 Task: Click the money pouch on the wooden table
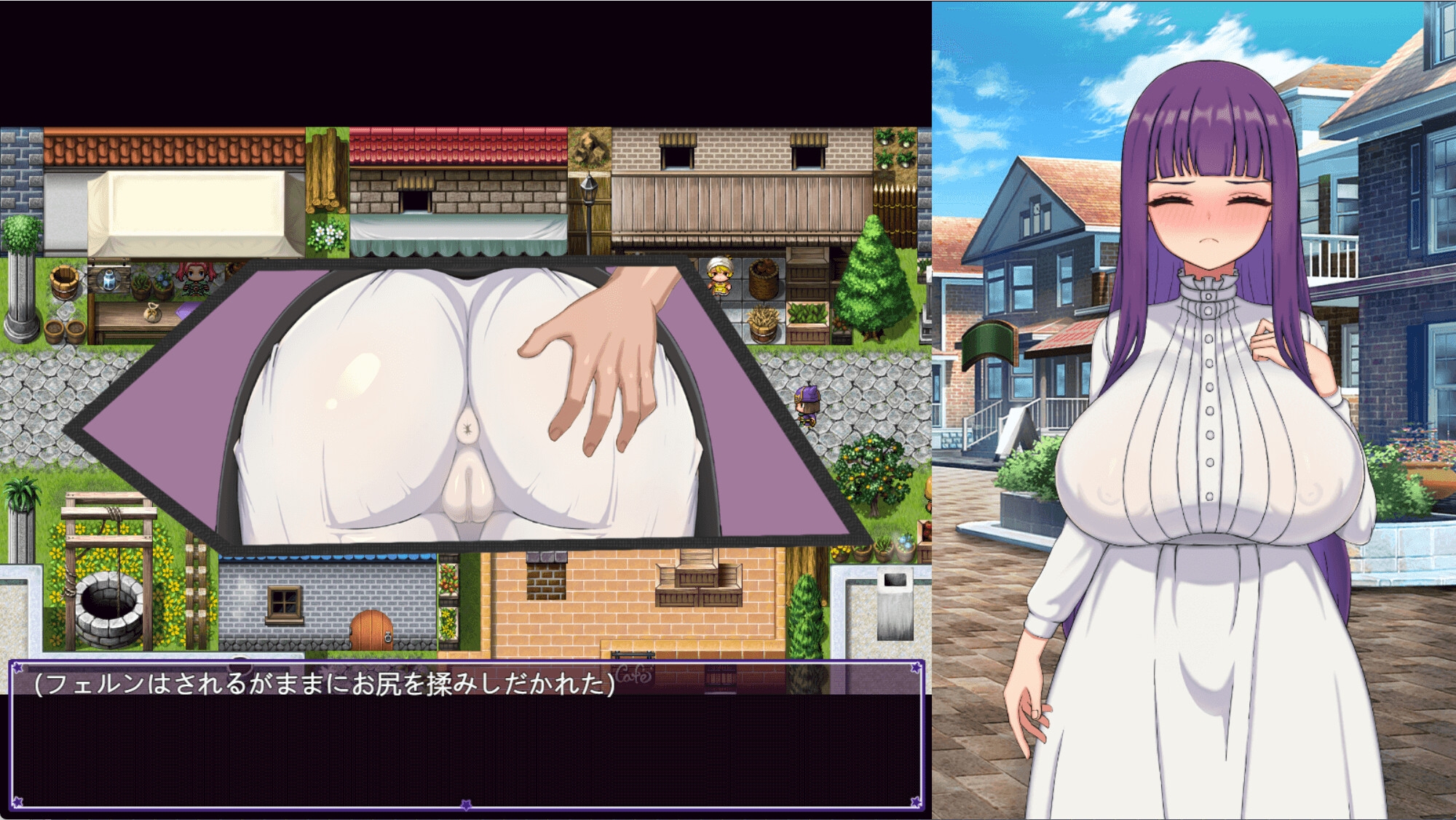tap(153, 312)
